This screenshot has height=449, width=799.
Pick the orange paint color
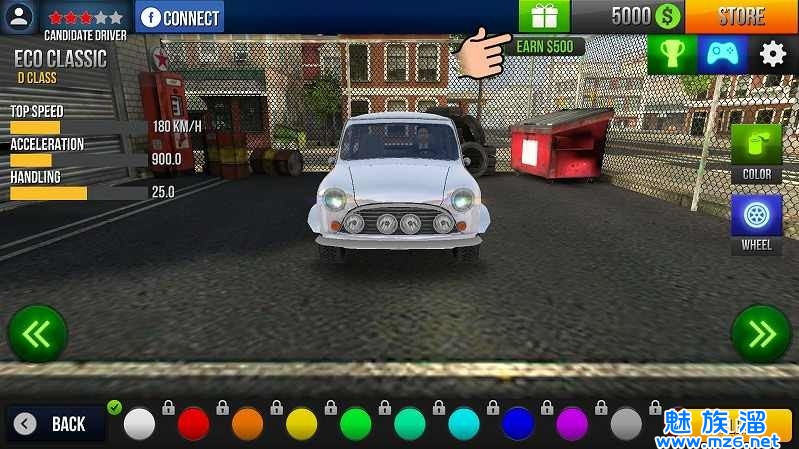click(x=247, y=424)
